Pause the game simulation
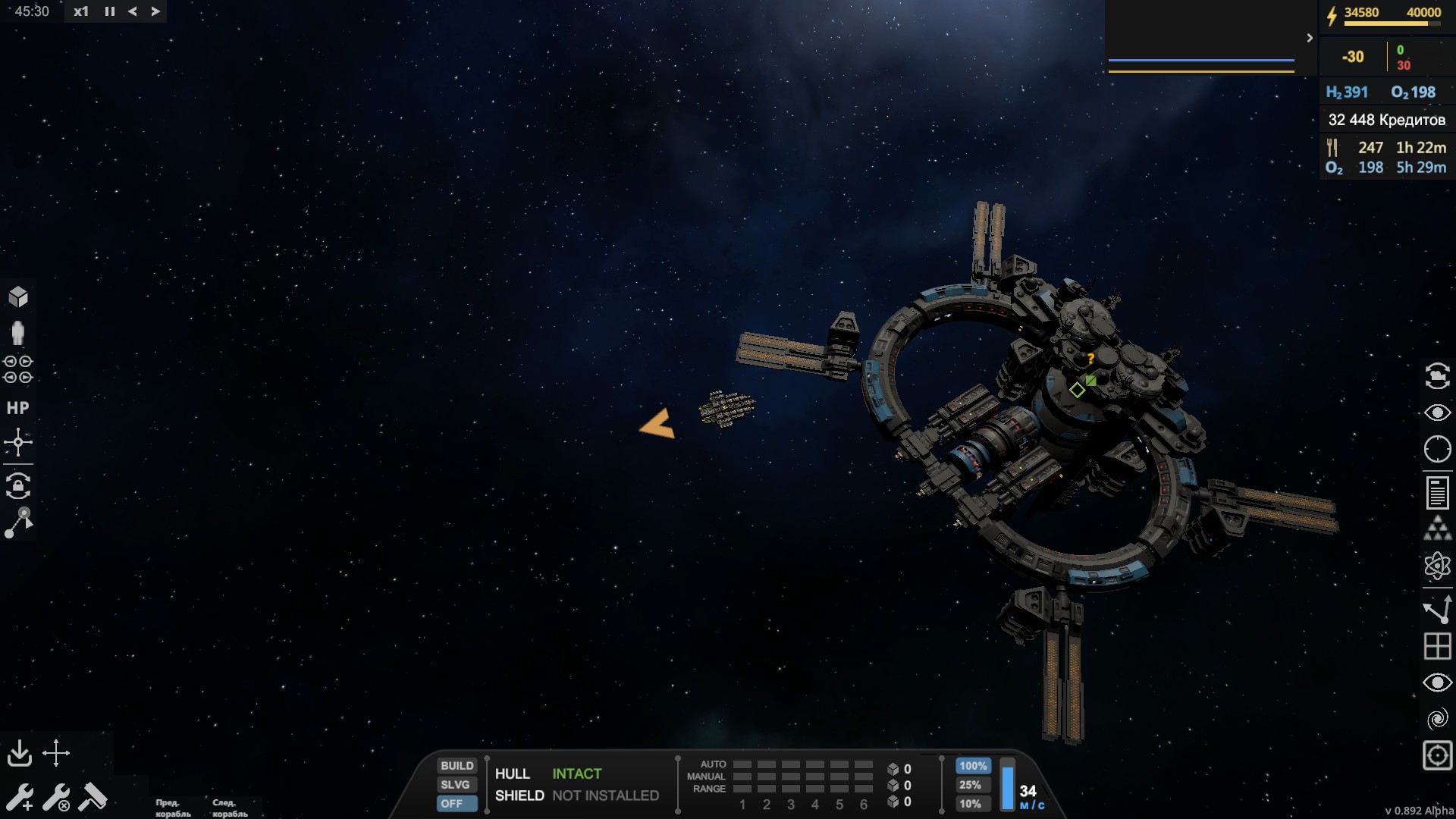1456x819 pixels. click(x=110, y=11)
